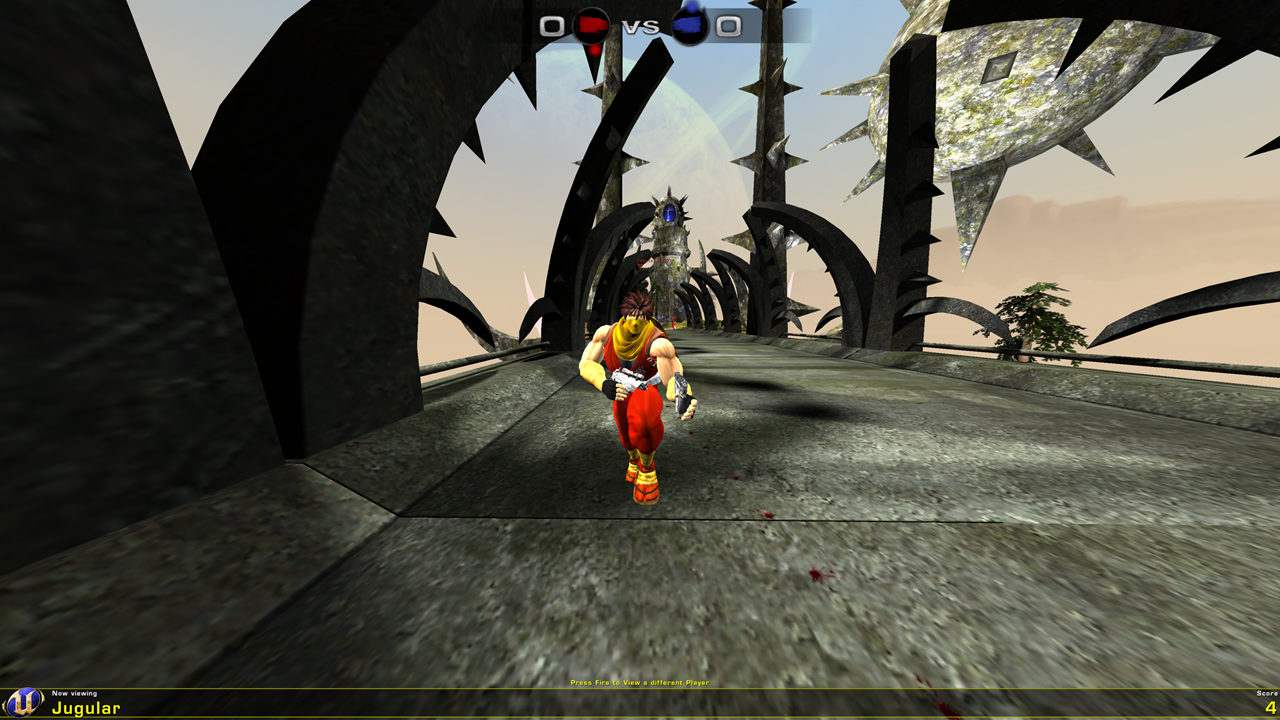Click the VS emblem between the team scores
Screen dimensions: 1280x720
tap(639, 27)
